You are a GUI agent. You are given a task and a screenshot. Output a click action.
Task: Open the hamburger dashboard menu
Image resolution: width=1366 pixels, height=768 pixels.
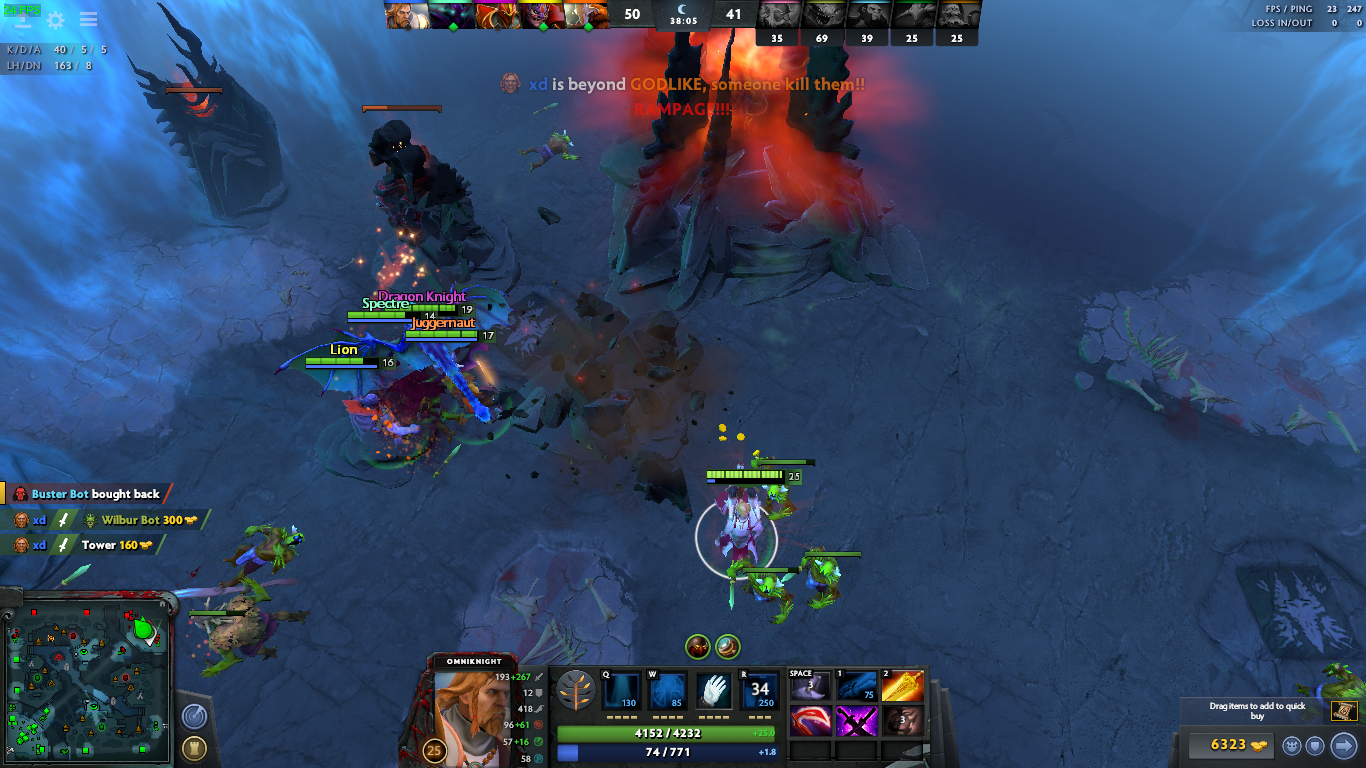(x=88, y=20)
